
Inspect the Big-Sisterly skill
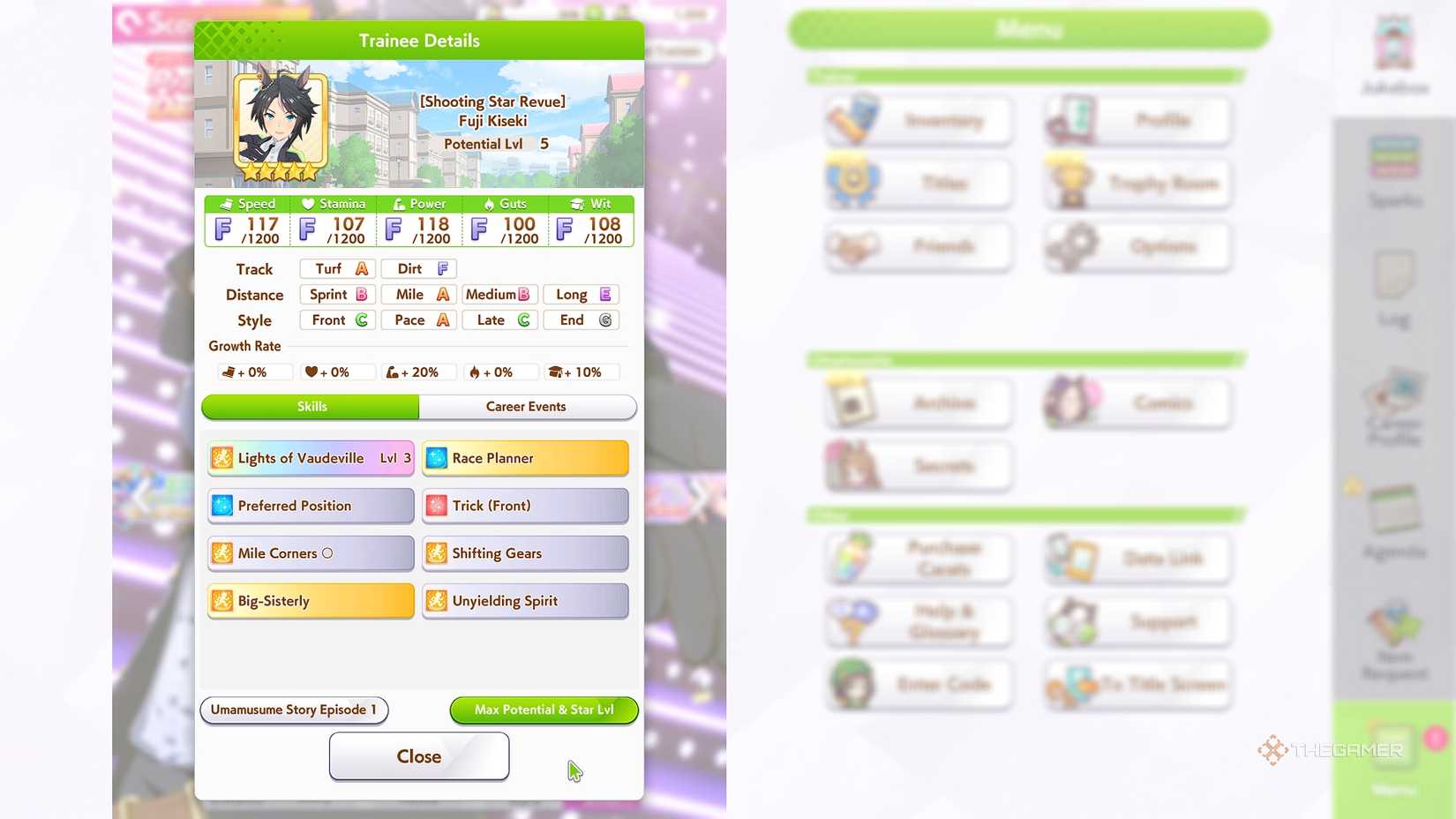310,601
